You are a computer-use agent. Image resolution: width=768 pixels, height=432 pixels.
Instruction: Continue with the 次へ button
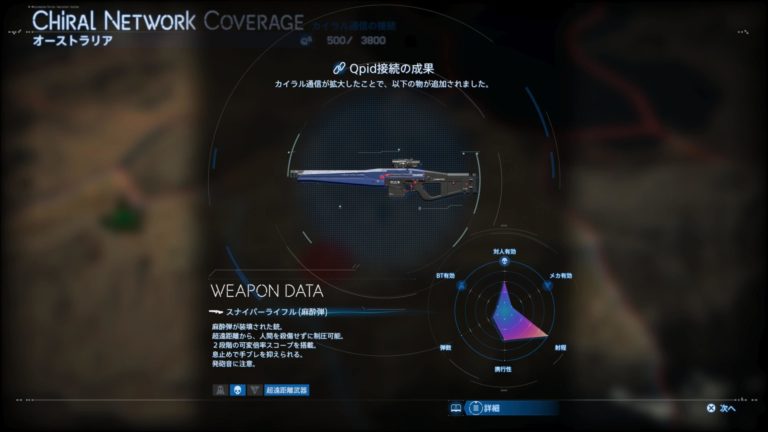click(721, 408)
